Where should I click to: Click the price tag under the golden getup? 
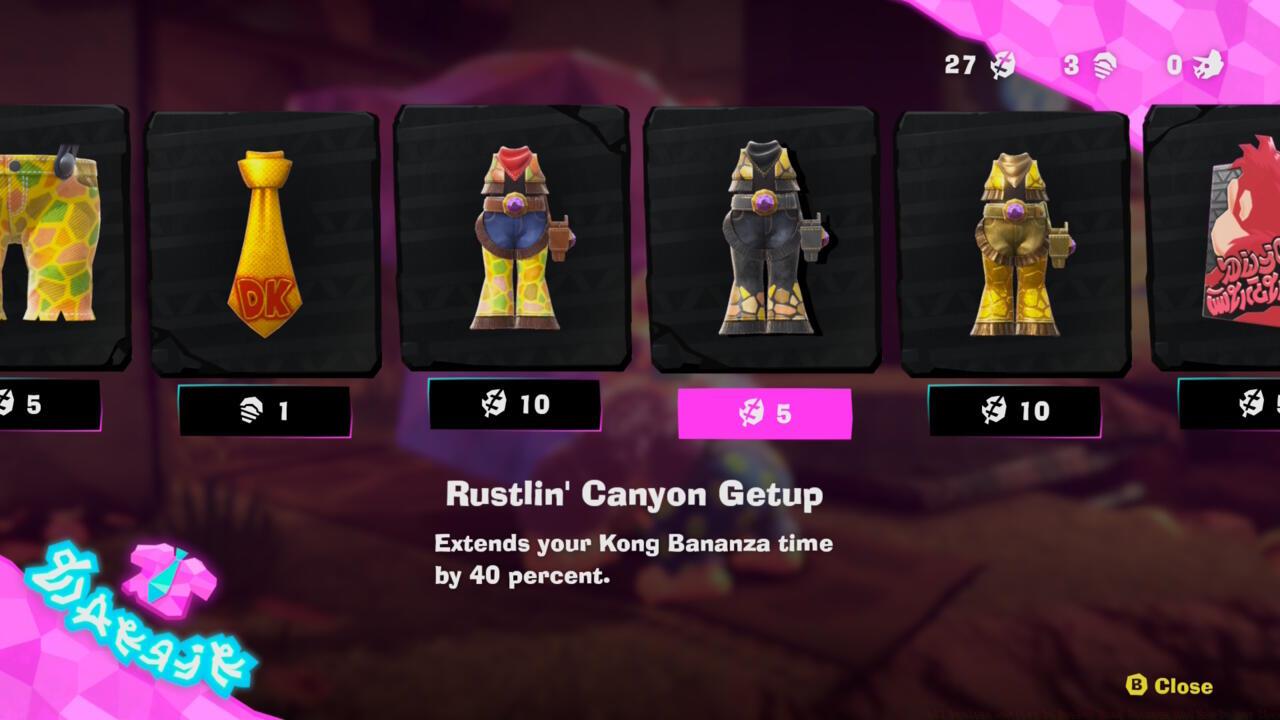click(1017, 408)
